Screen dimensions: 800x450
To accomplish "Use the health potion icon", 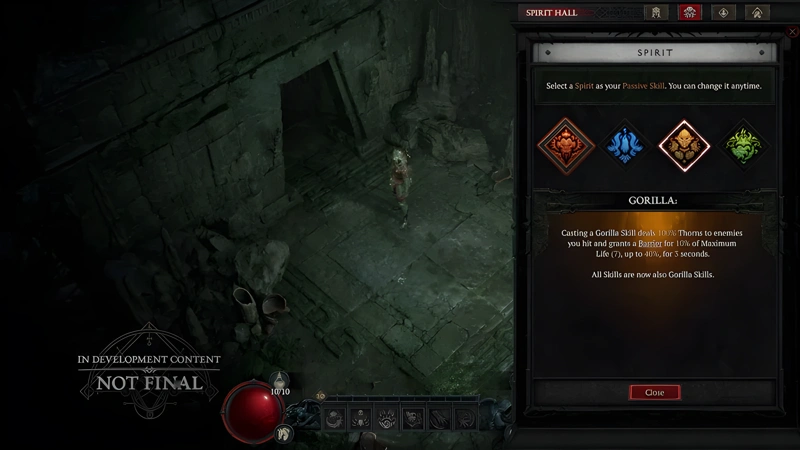I will tap(281, 377).
